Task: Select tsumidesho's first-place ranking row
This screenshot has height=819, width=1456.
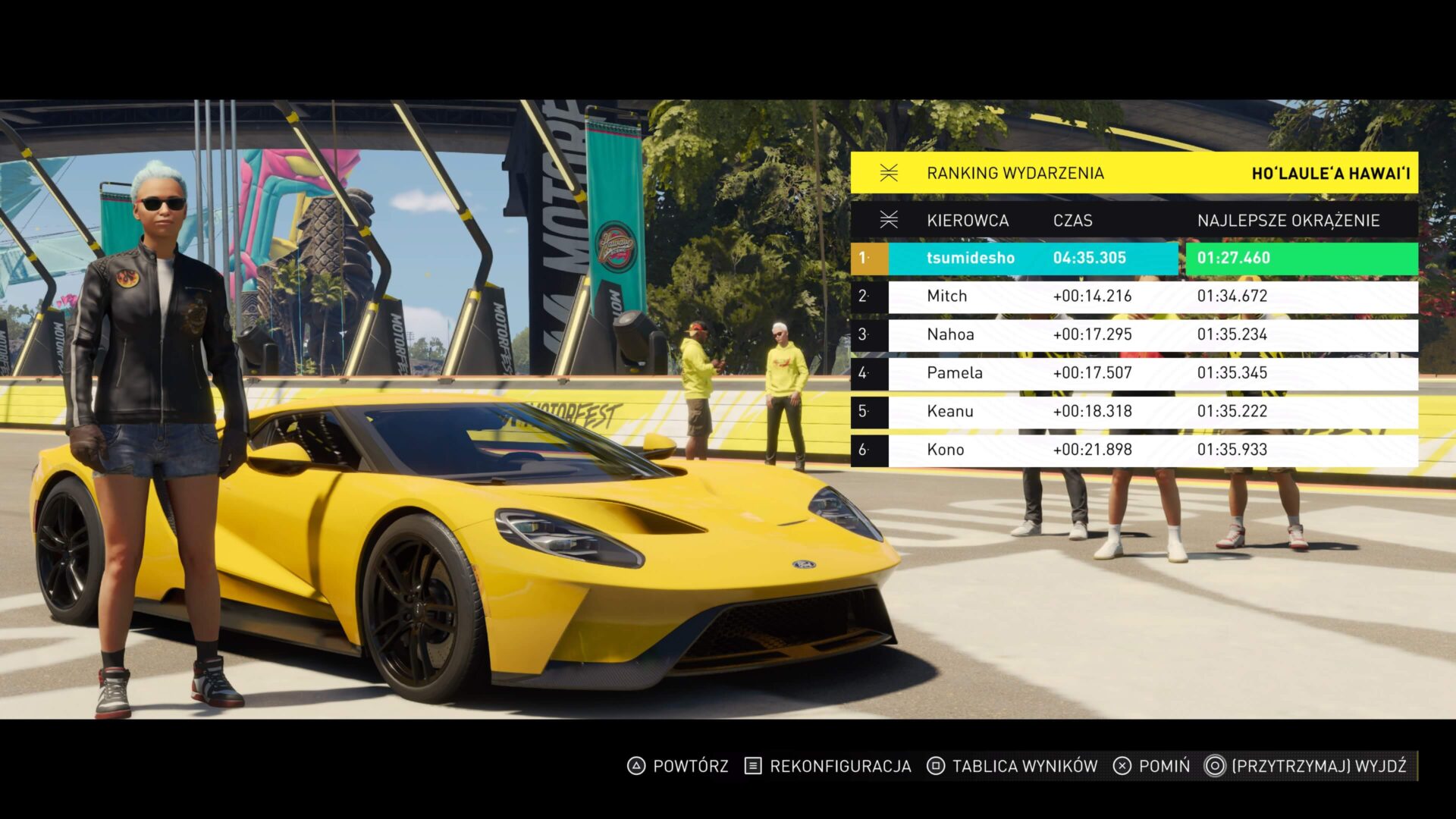Action: tap(1134, 259)
